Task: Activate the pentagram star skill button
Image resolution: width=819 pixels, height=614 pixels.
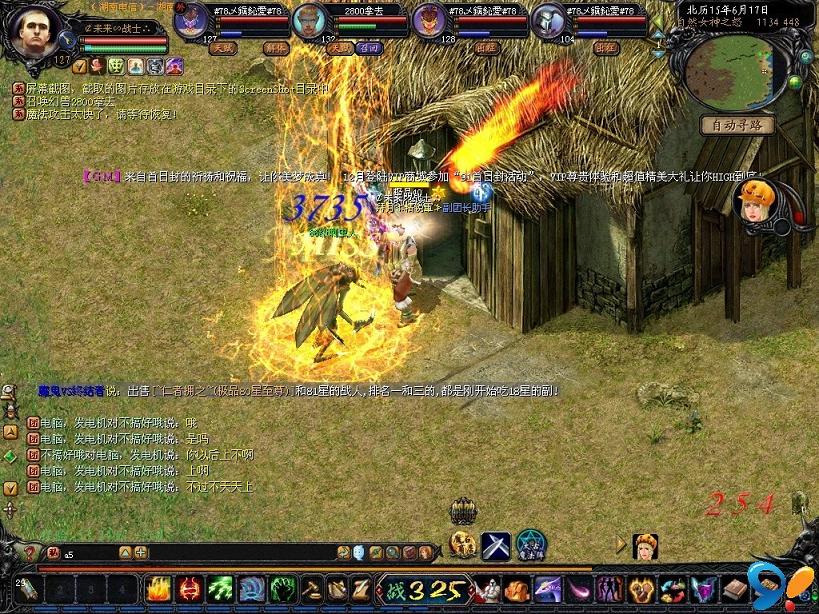Action: click(530, 545)
